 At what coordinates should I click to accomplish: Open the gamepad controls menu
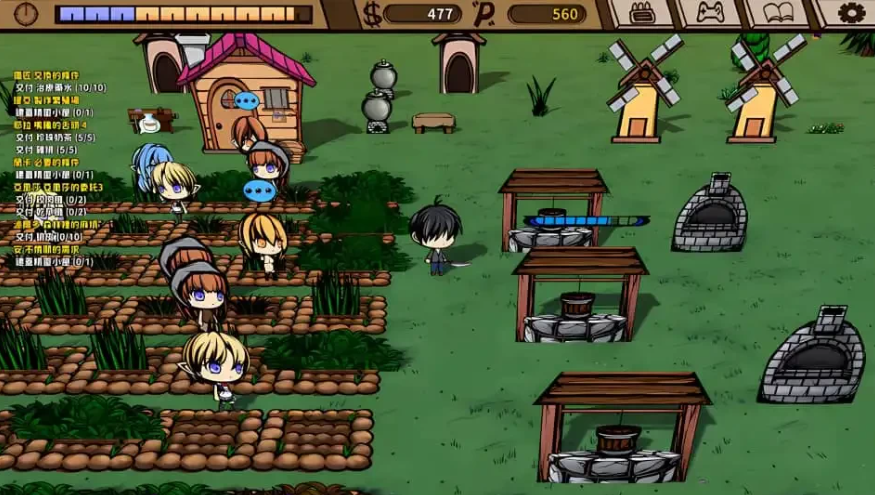pyautogui.click(x=709, y=13)
